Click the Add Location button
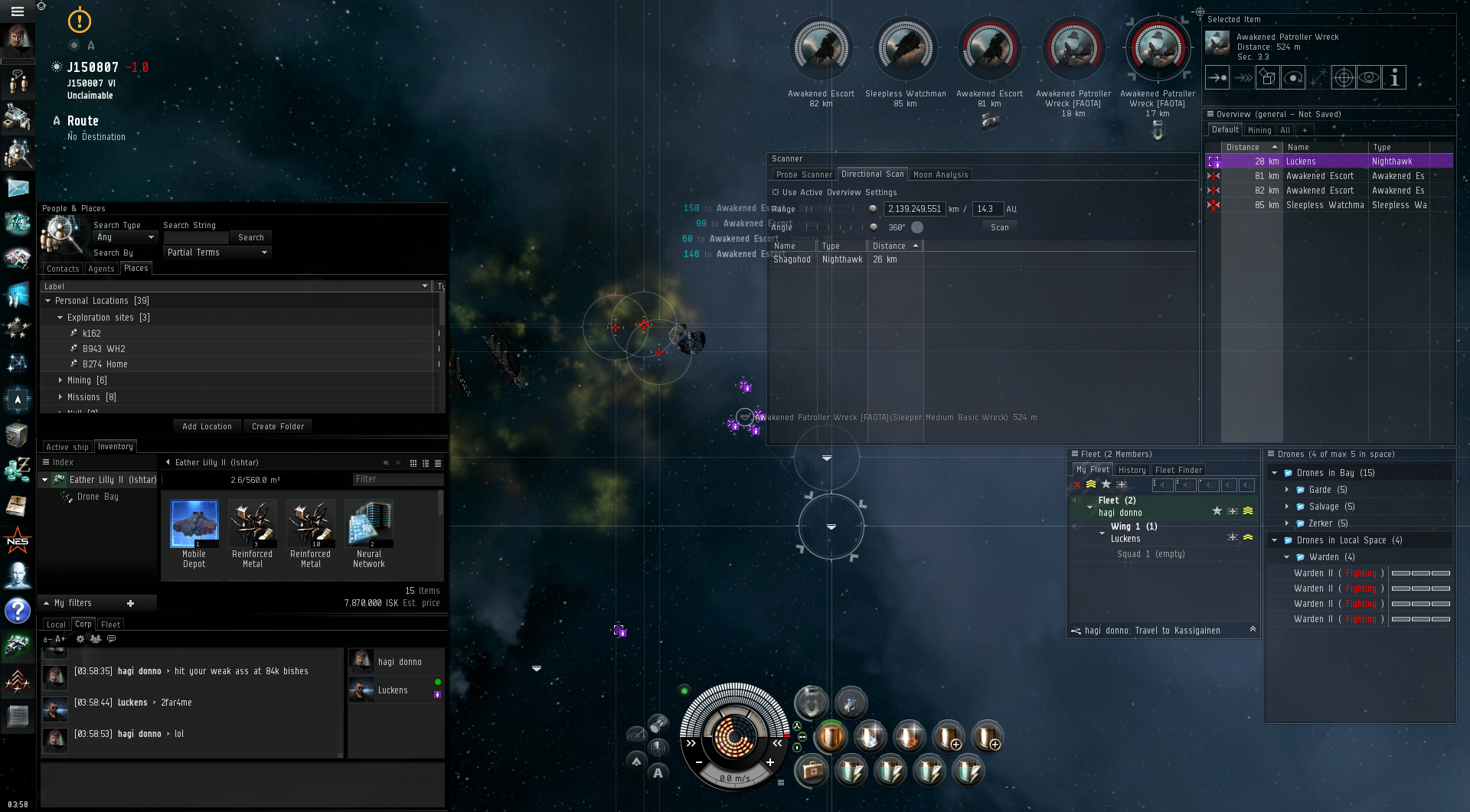1470x812 pixels. pyautogui.click(x=207, y=426)
